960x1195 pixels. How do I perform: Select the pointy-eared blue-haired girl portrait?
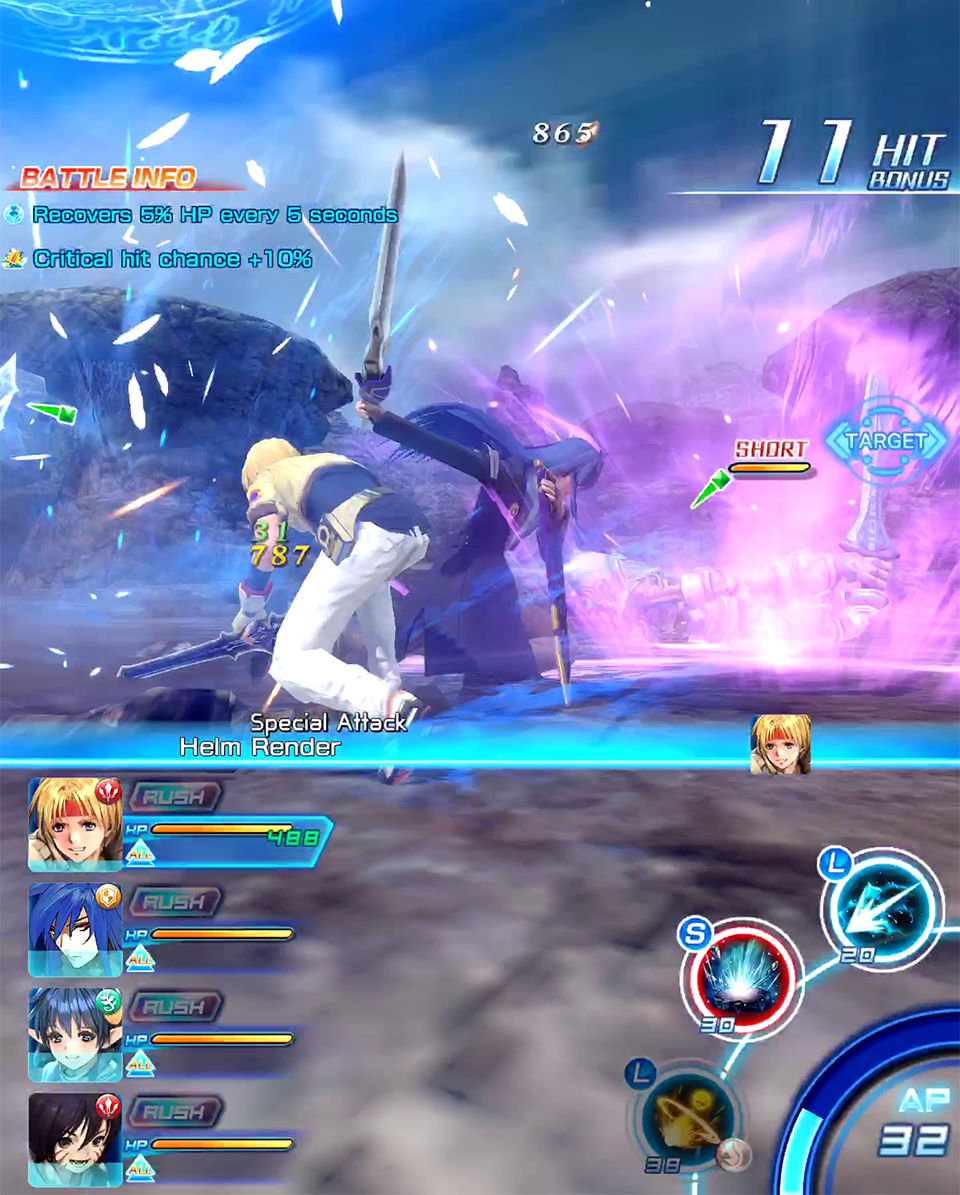(x=75, y=1033)
